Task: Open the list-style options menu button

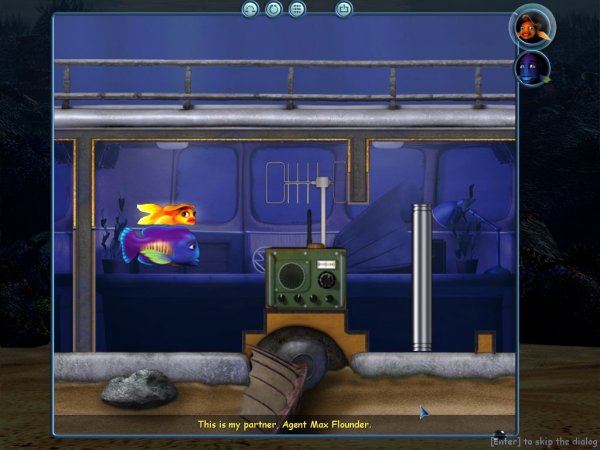Action: coord(297,9)
